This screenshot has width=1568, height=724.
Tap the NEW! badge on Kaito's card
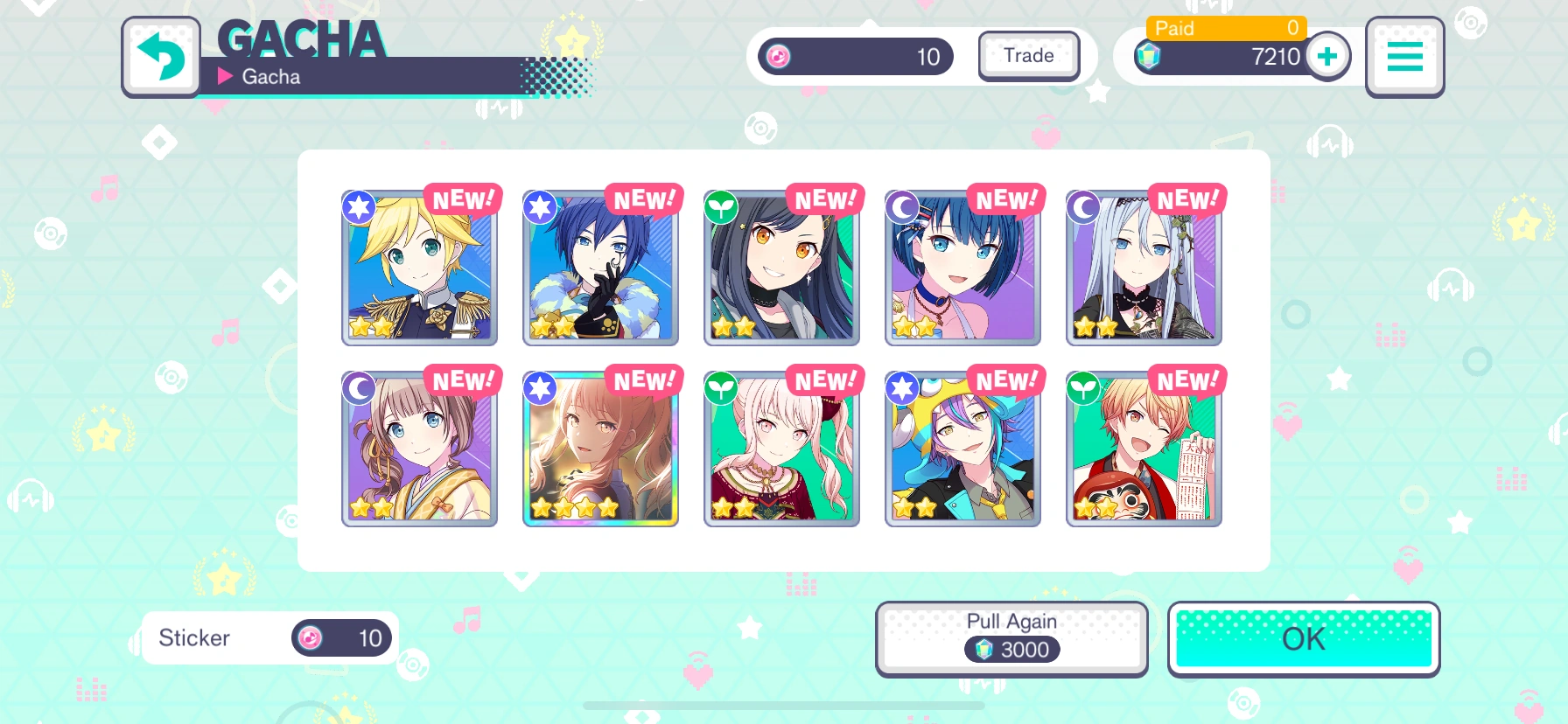[643, 199]
